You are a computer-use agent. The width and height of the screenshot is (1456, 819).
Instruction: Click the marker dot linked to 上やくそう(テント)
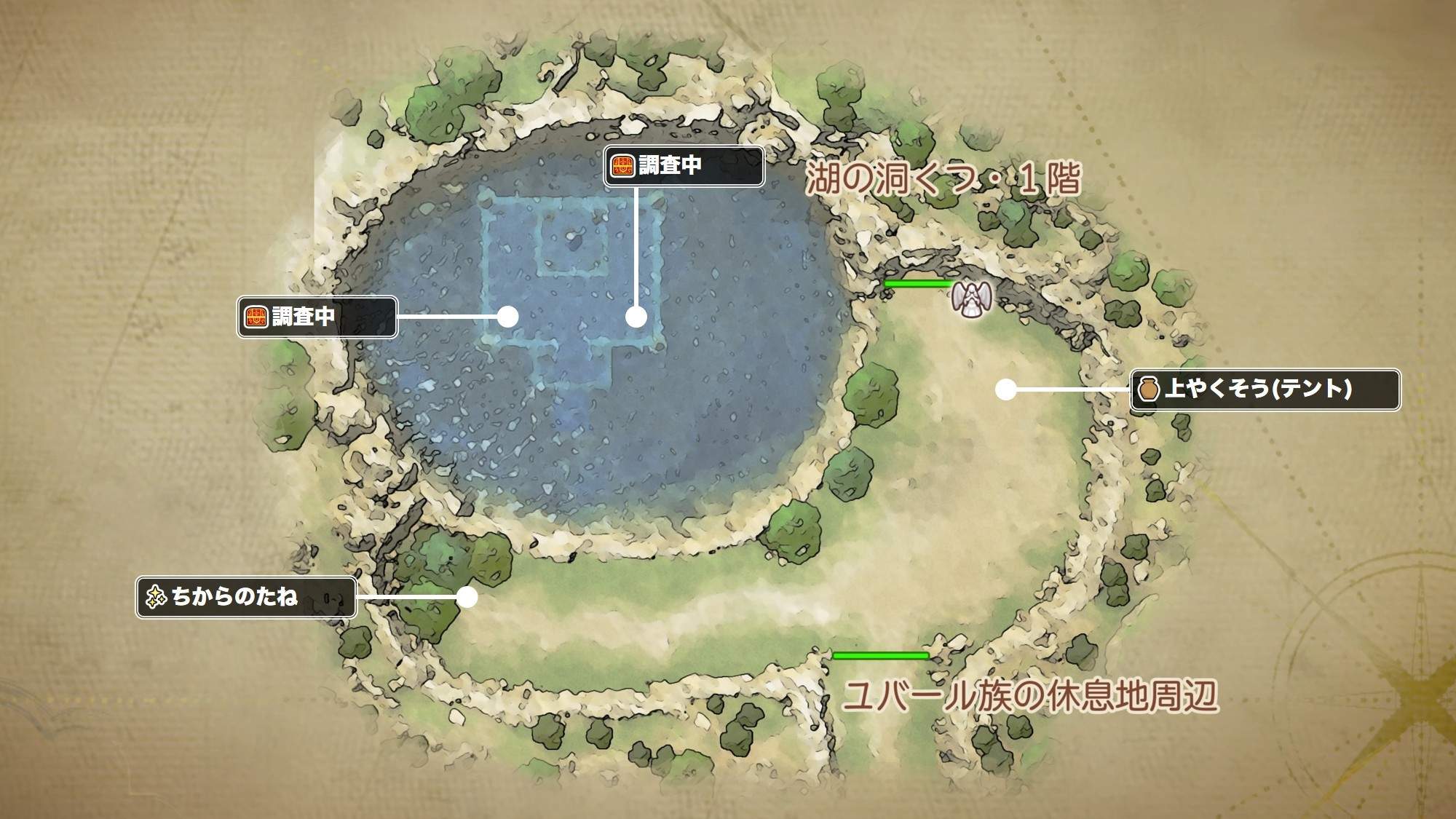pos(1005,389)
